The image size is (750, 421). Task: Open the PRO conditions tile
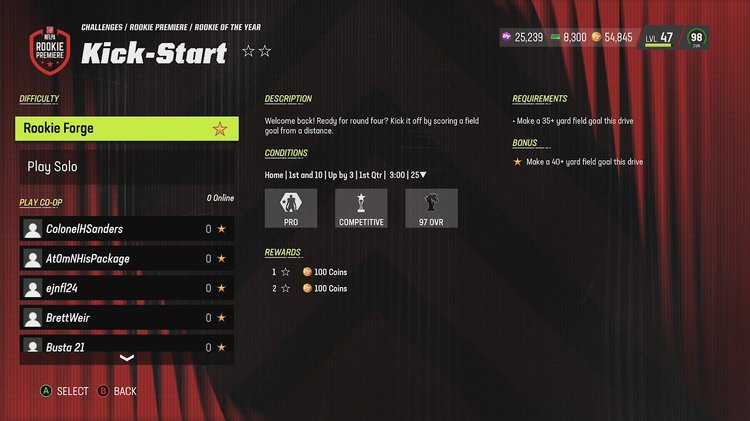(291, 209)
